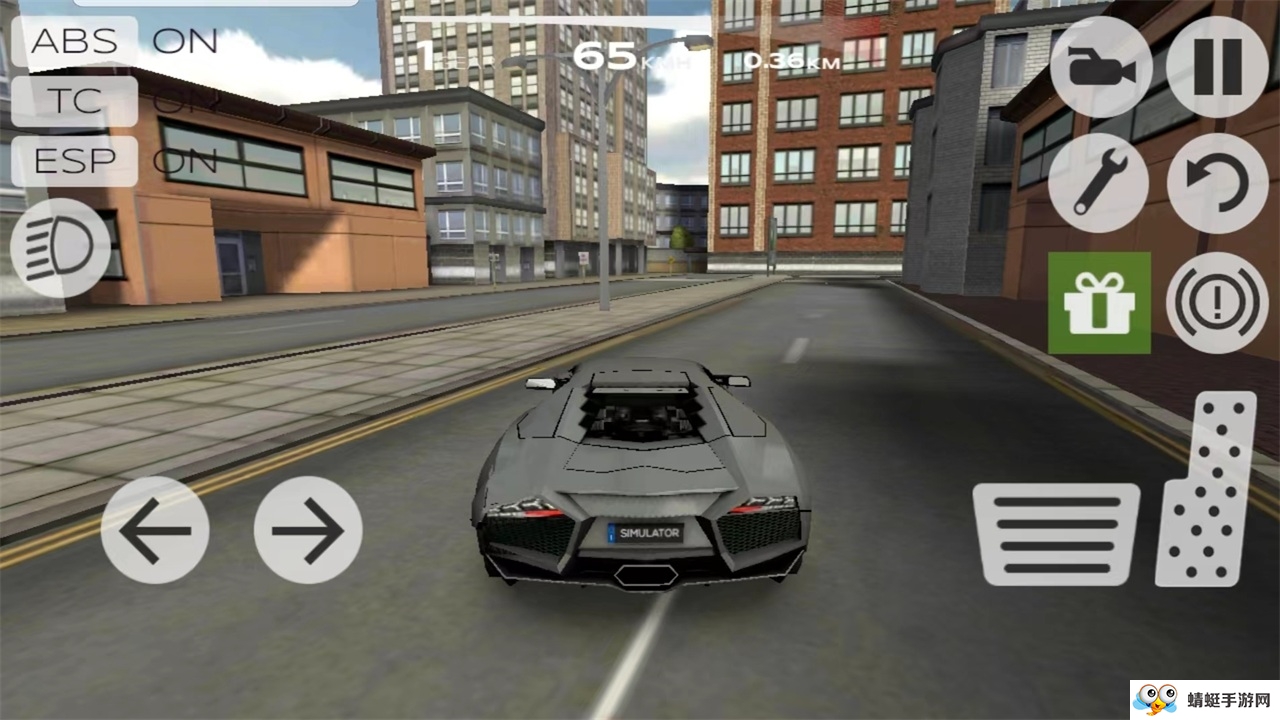Switch camera view with the camera icon
This screenshot has height=720, width=1280.
1100,67
